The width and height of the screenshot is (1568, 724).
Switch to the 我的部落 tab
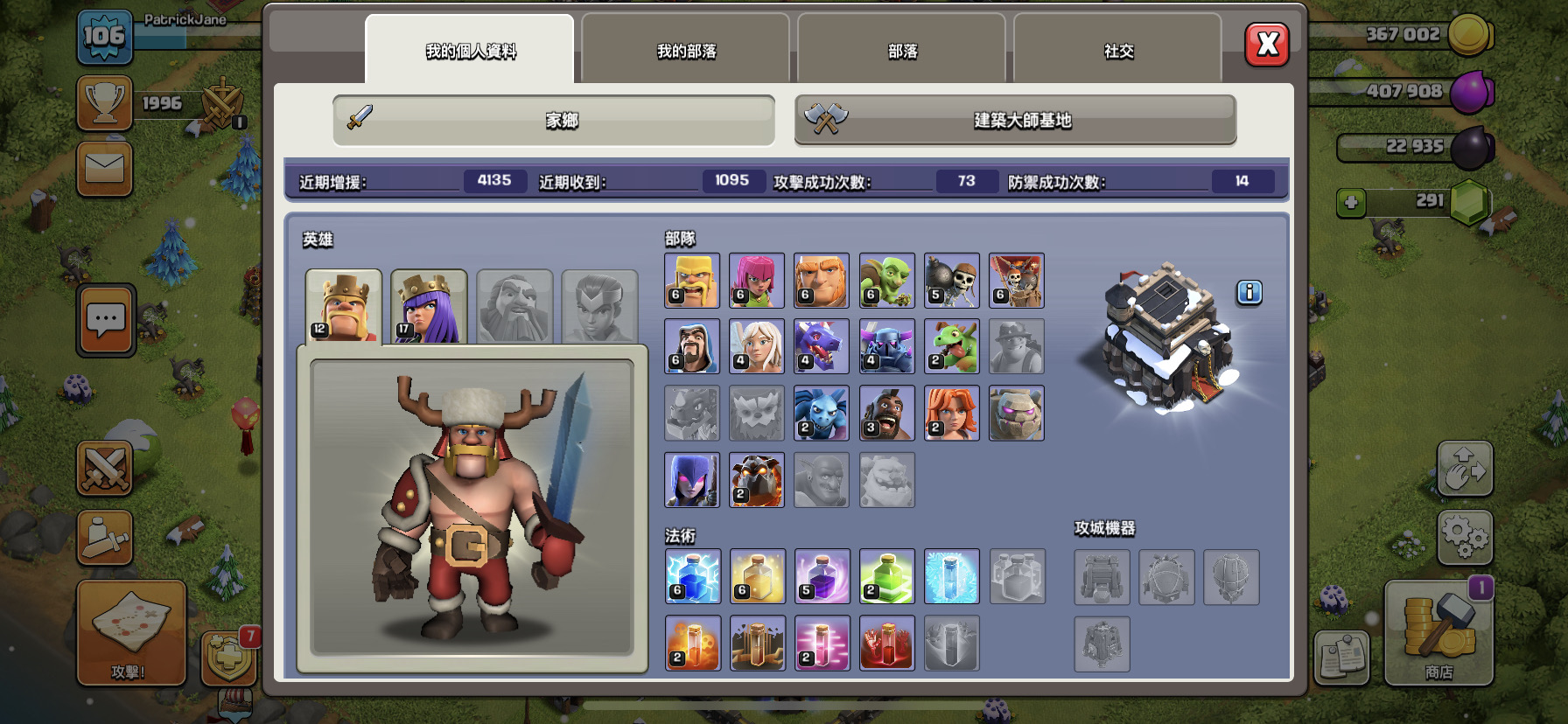point(684,51)
